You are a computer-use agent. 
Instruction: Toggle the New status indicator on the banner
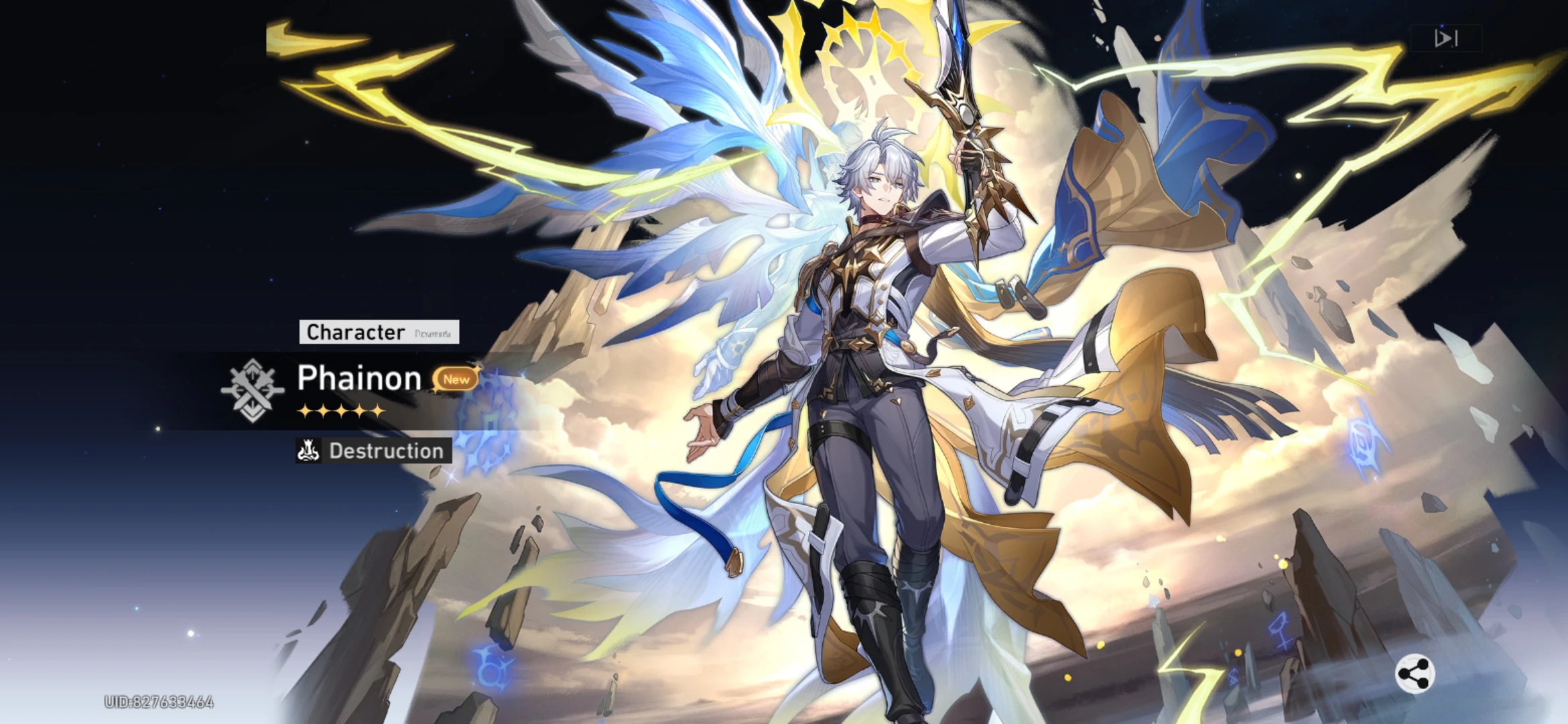coord(454,379)
